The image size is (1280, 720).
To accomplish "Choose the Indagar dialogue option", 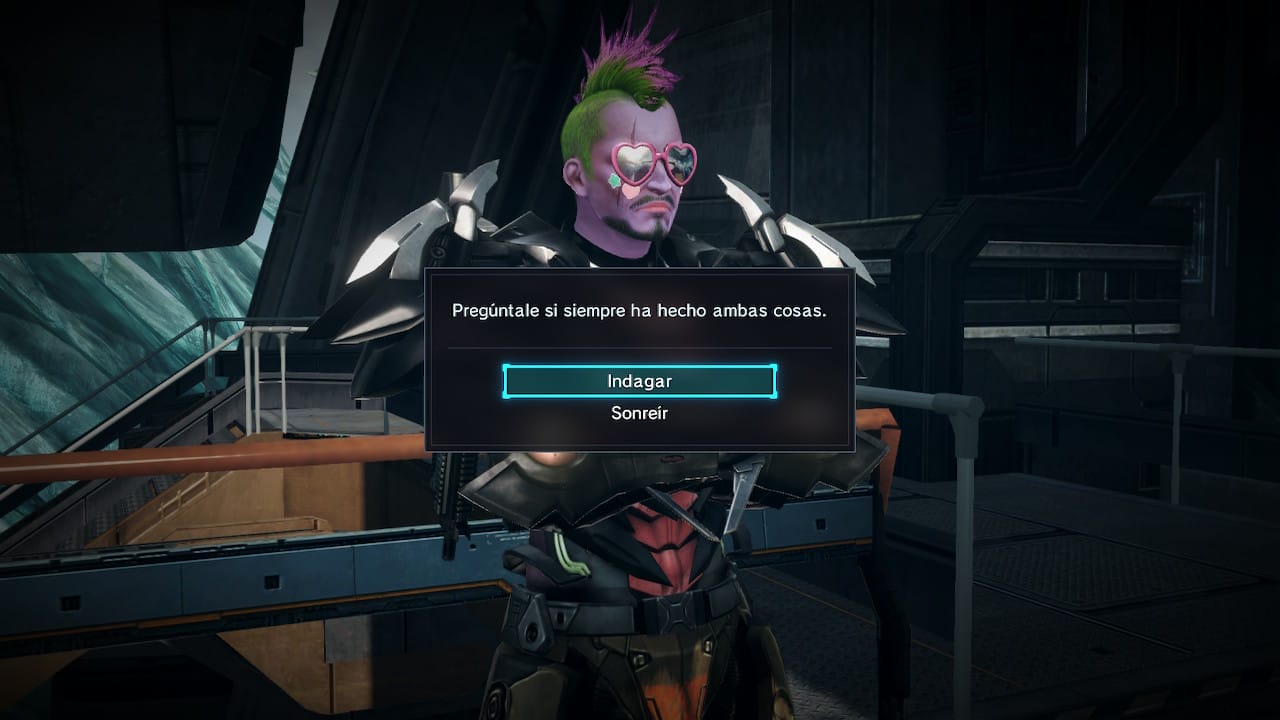I will click(639, 381).
